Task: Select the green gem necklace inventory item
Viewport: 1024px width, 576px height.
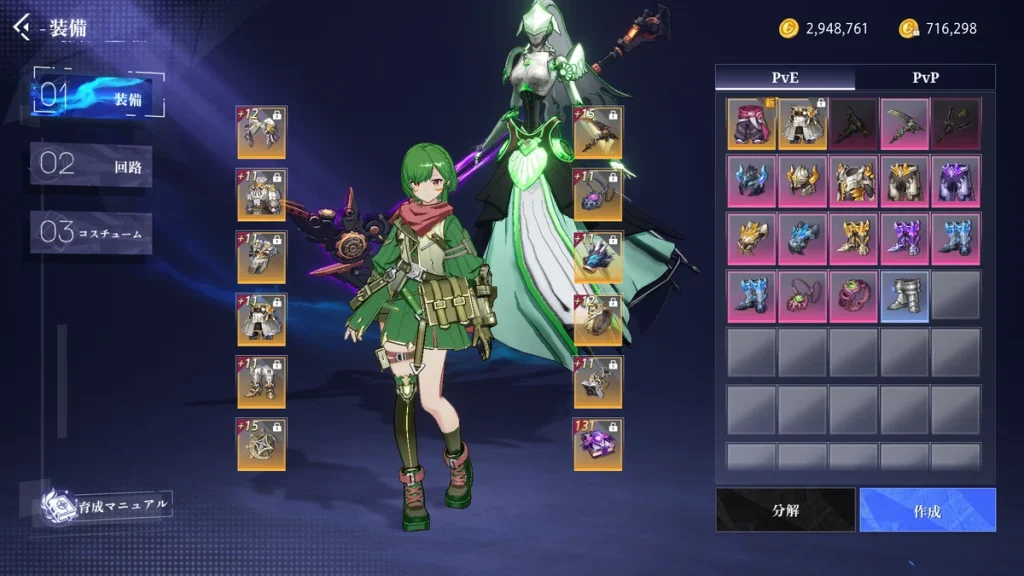Action: (x=803, y=296)
